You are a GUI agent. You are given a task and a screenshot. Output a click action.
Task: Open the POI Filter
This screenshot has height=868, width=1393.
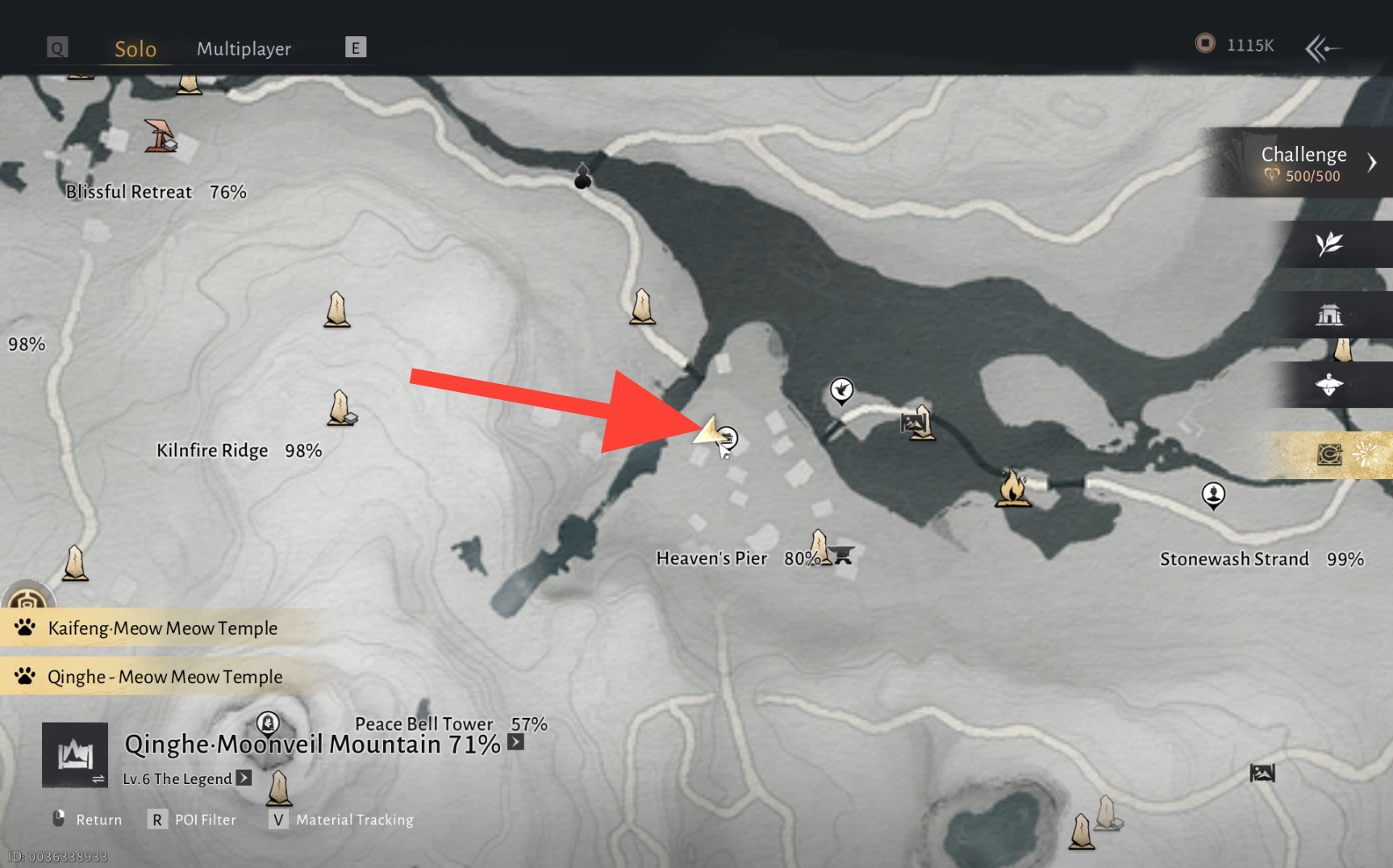[x=194, y=820]
